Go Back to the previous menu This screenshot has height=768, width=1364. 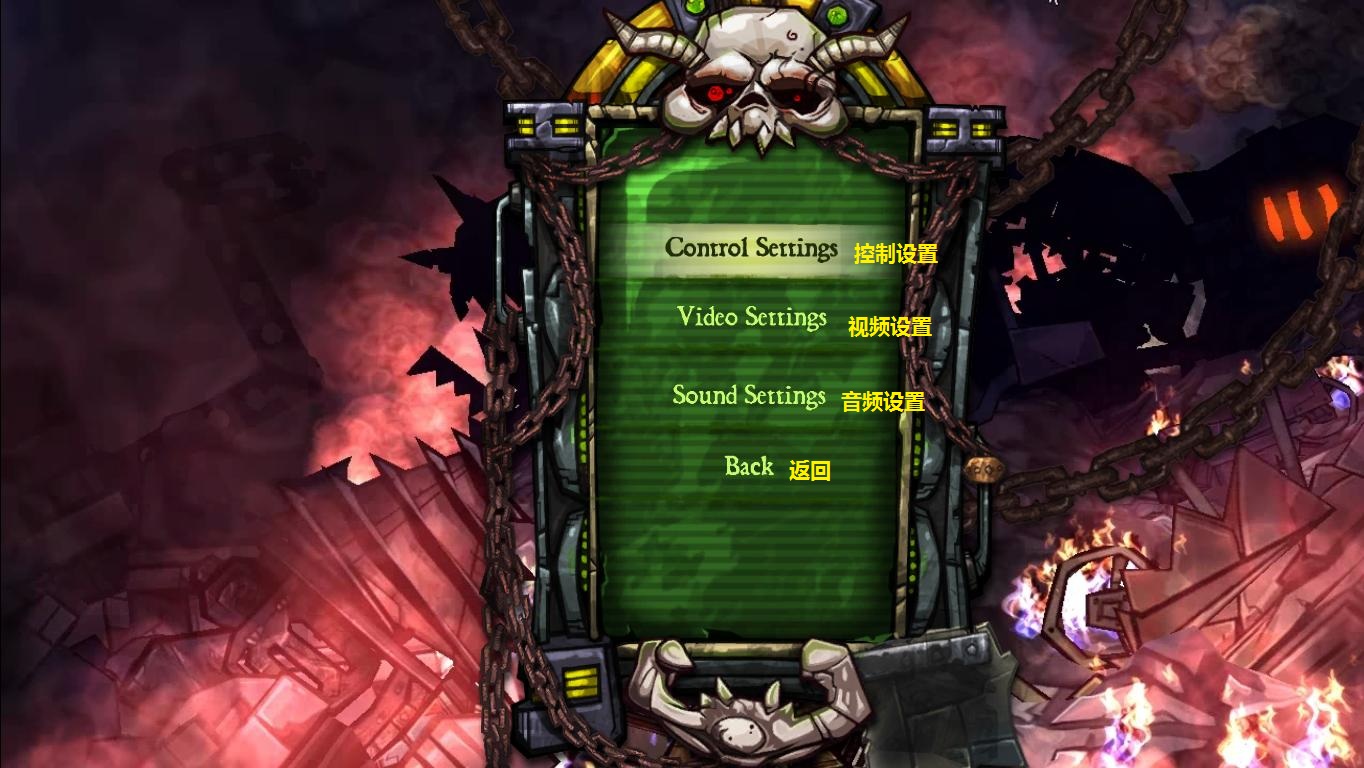(749, 467)
